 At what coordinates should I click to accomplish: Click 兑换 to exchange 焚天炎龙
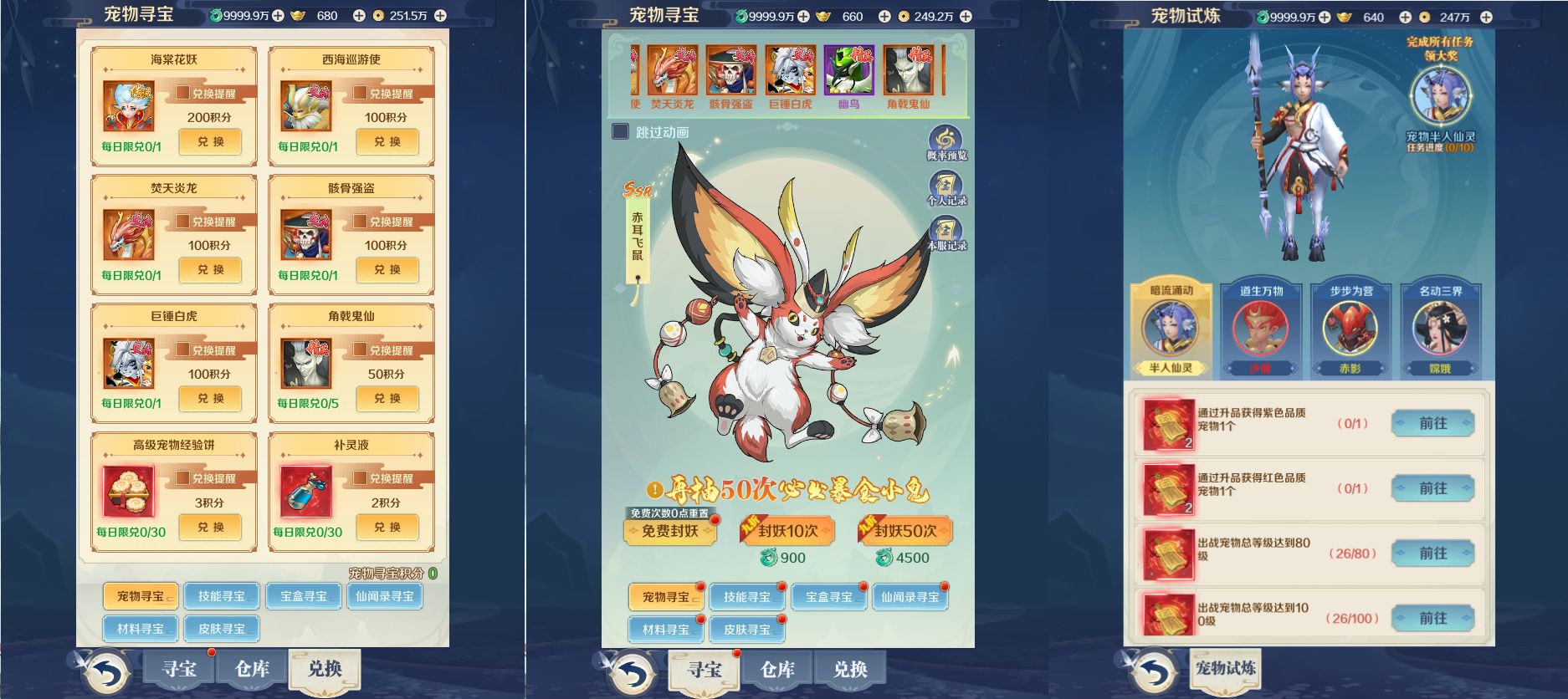[x=210, y=270]
